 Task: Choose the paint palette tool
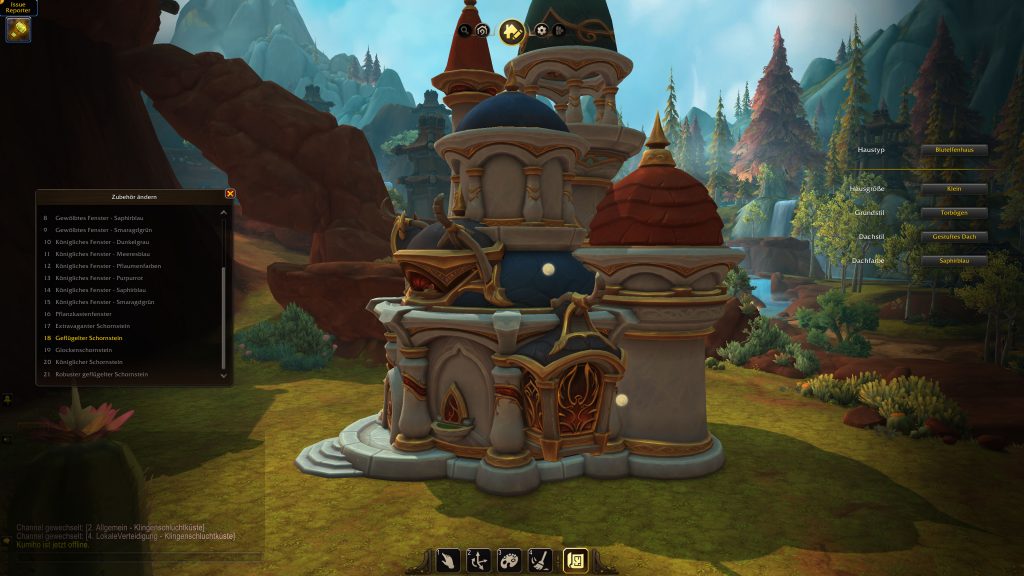(x=509, y=561)
